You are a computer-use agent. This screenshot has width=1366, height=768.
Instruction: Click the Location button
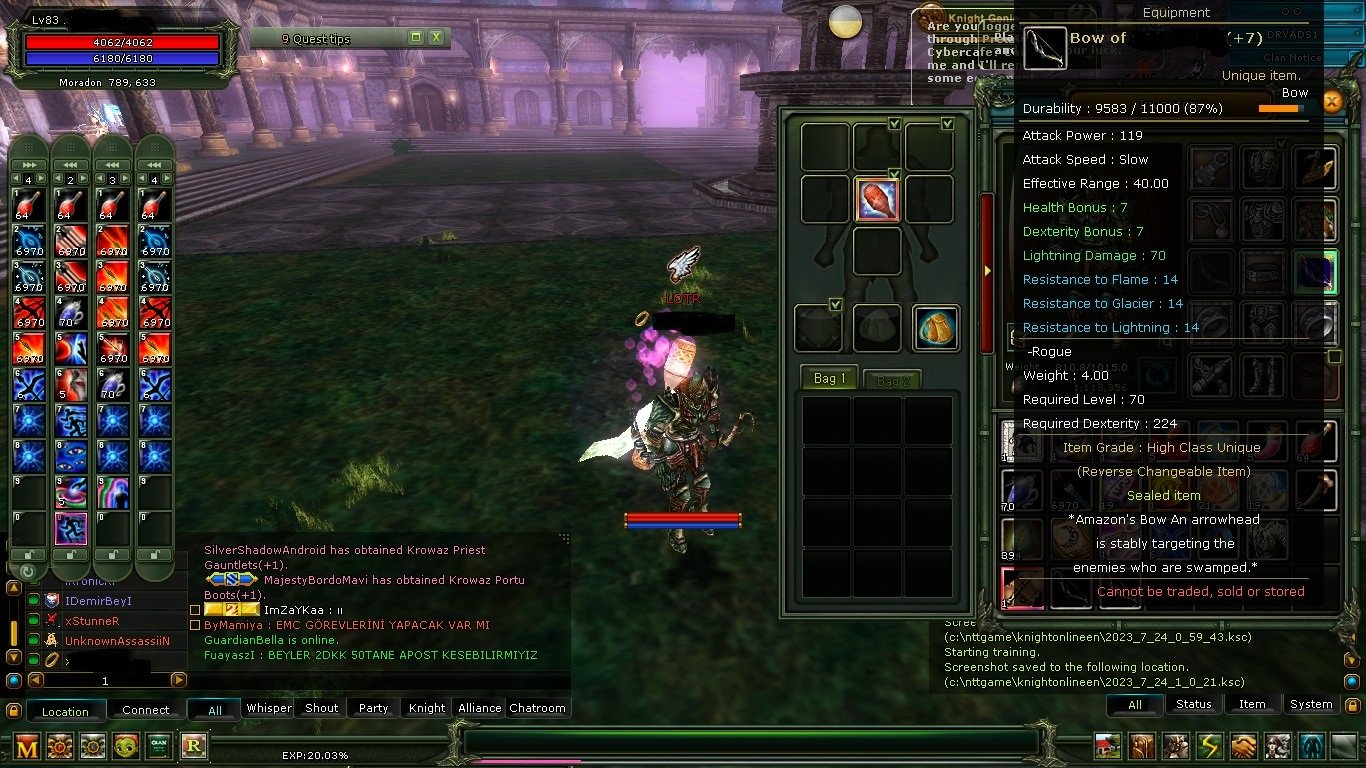pos(66,710)
